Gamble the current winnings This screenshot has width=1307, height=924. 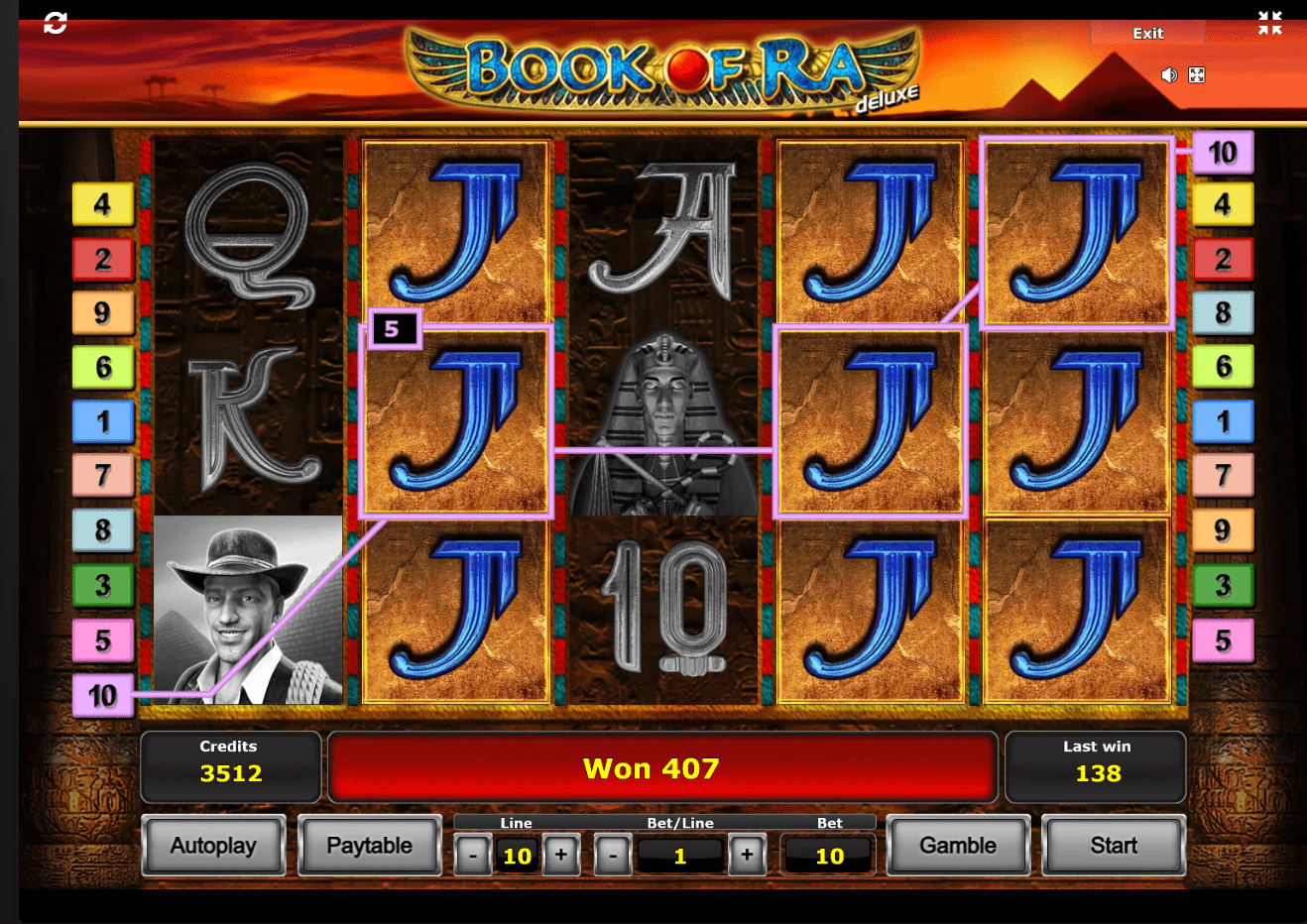(957, 846)
